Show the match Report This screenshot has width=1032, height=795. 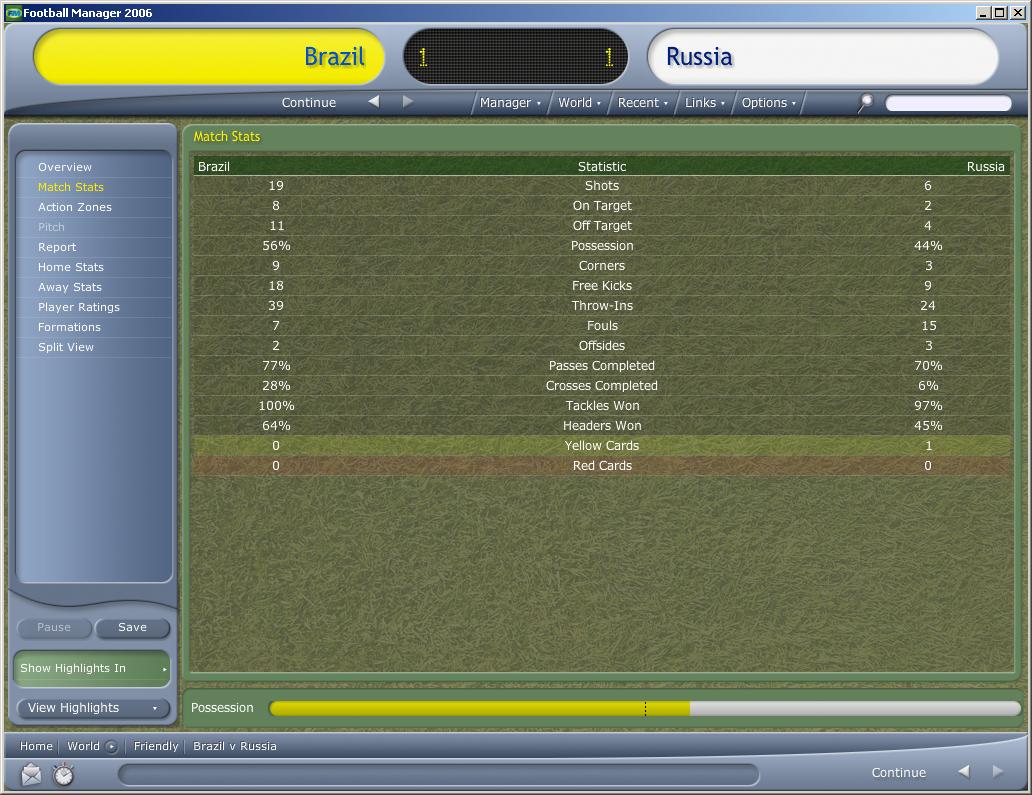tap(57, 247)
